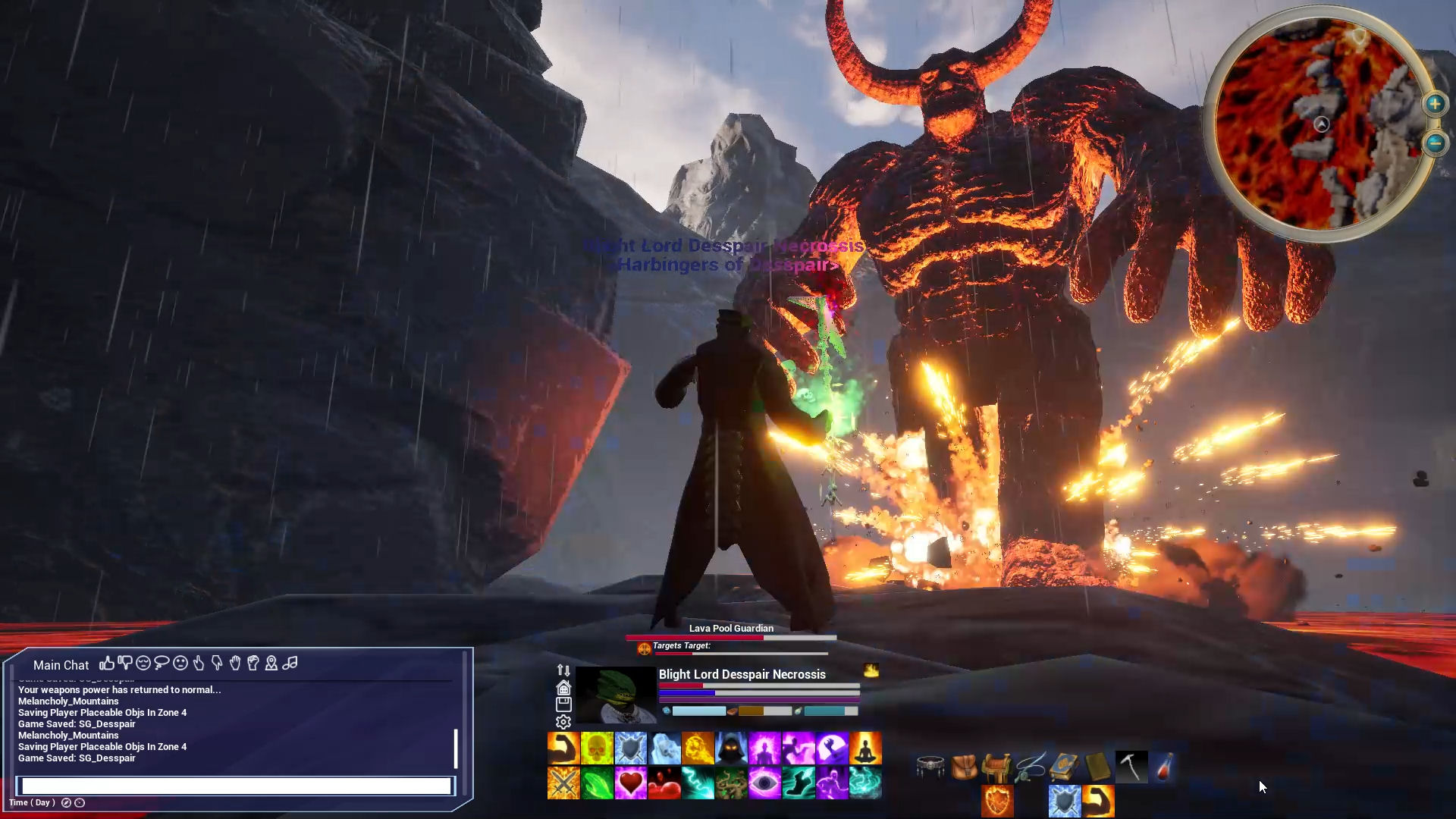This screenshot has width=1456, height=819.
Task: Open the settings gear beside the target portrait
Action: pyautogui.click(x=563, y=722)
